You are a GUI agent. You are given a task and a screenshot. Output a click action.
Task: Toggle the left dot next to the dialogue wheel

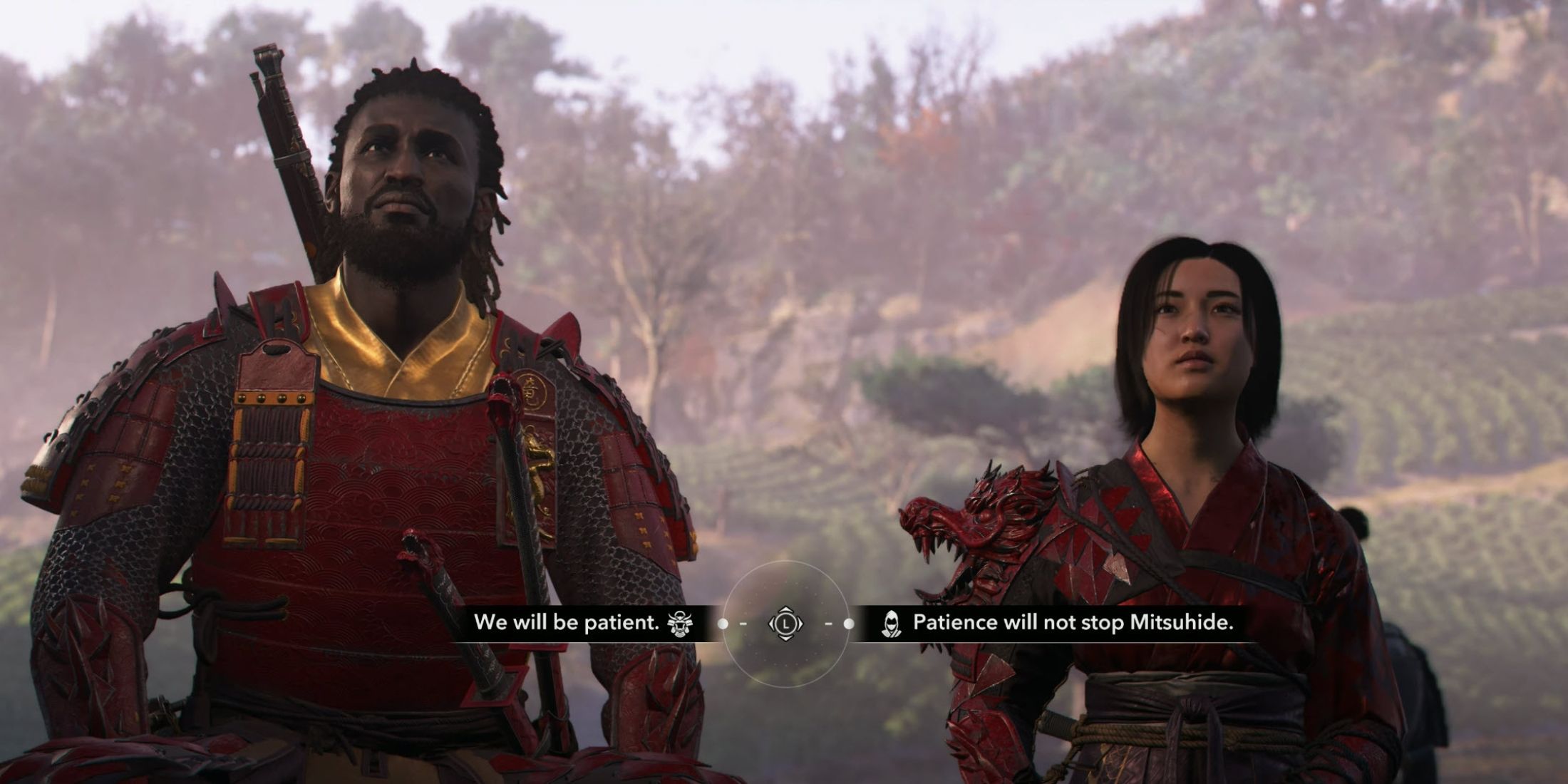pos(723,624)
